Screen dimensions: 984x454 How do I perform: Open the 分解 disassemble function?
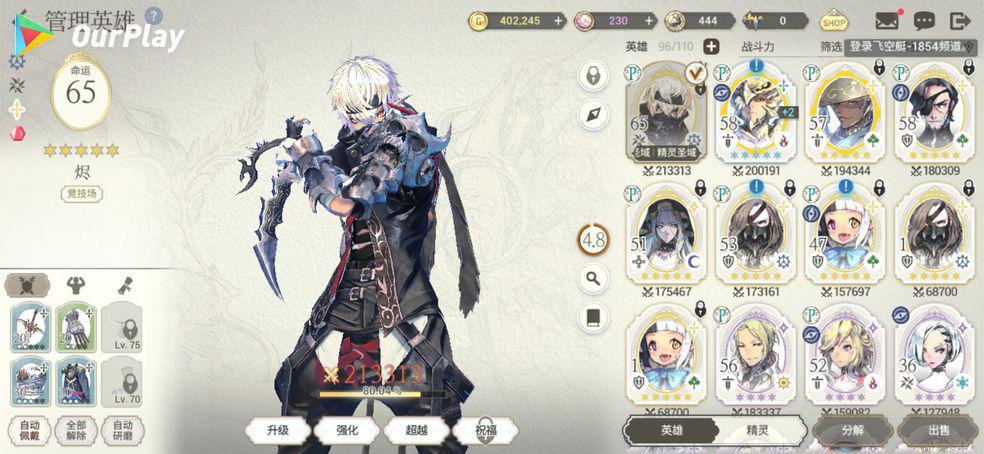[x=852, y=431]
